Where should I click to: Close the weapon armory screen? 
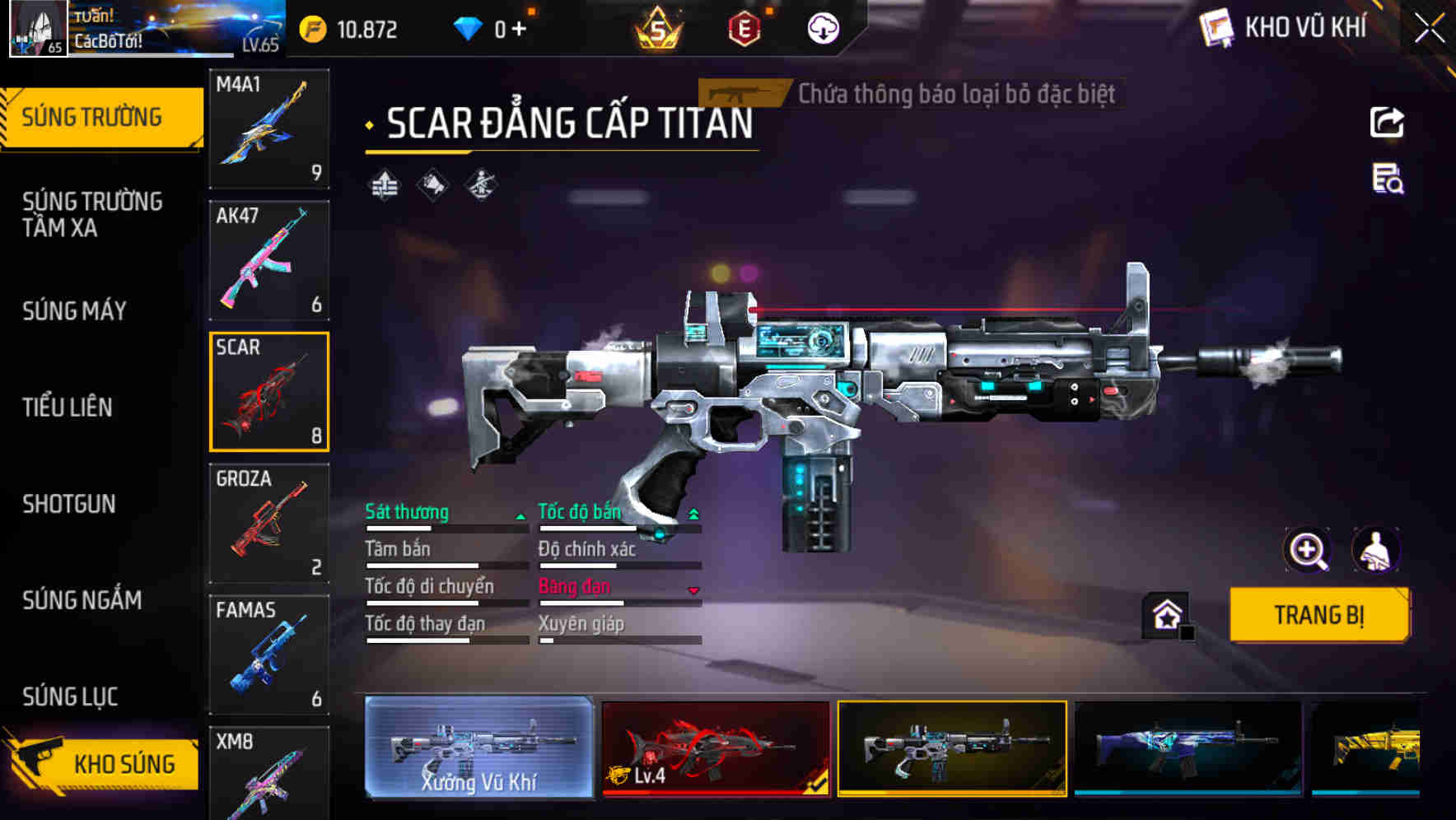coord(1430,28)
